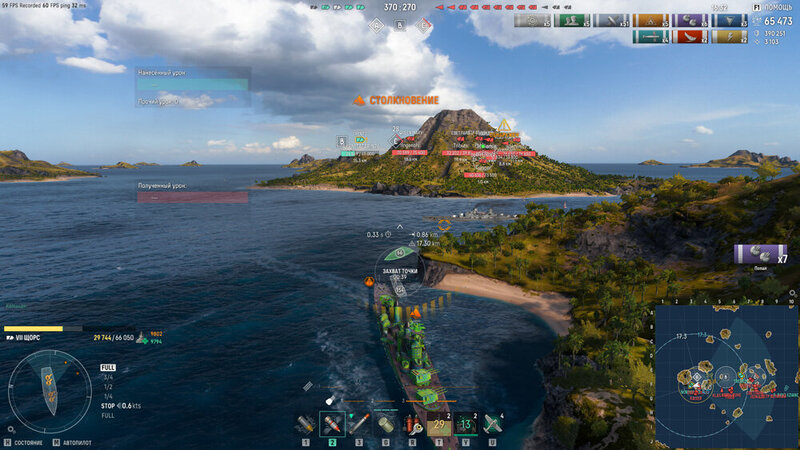Open the Помощь help panel

tap(774, 6)
